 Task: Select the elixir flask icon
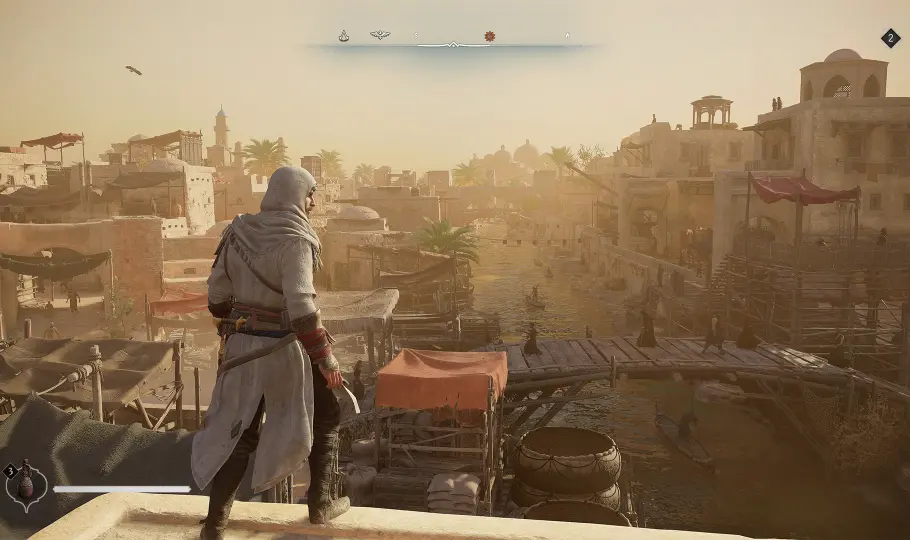coord(27,487)
